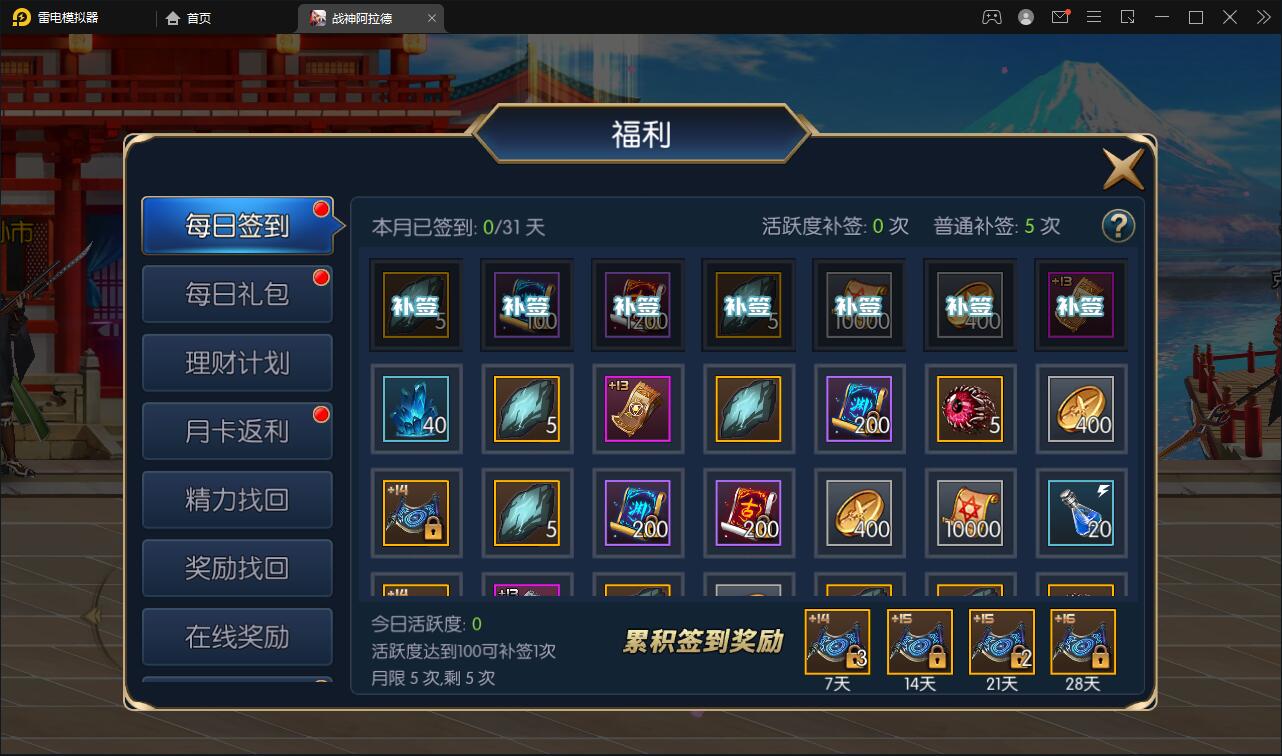The image size is (1282, 756).
Task: Select the 400 gold coins reward icon
Action: (x=1081, y=408)
